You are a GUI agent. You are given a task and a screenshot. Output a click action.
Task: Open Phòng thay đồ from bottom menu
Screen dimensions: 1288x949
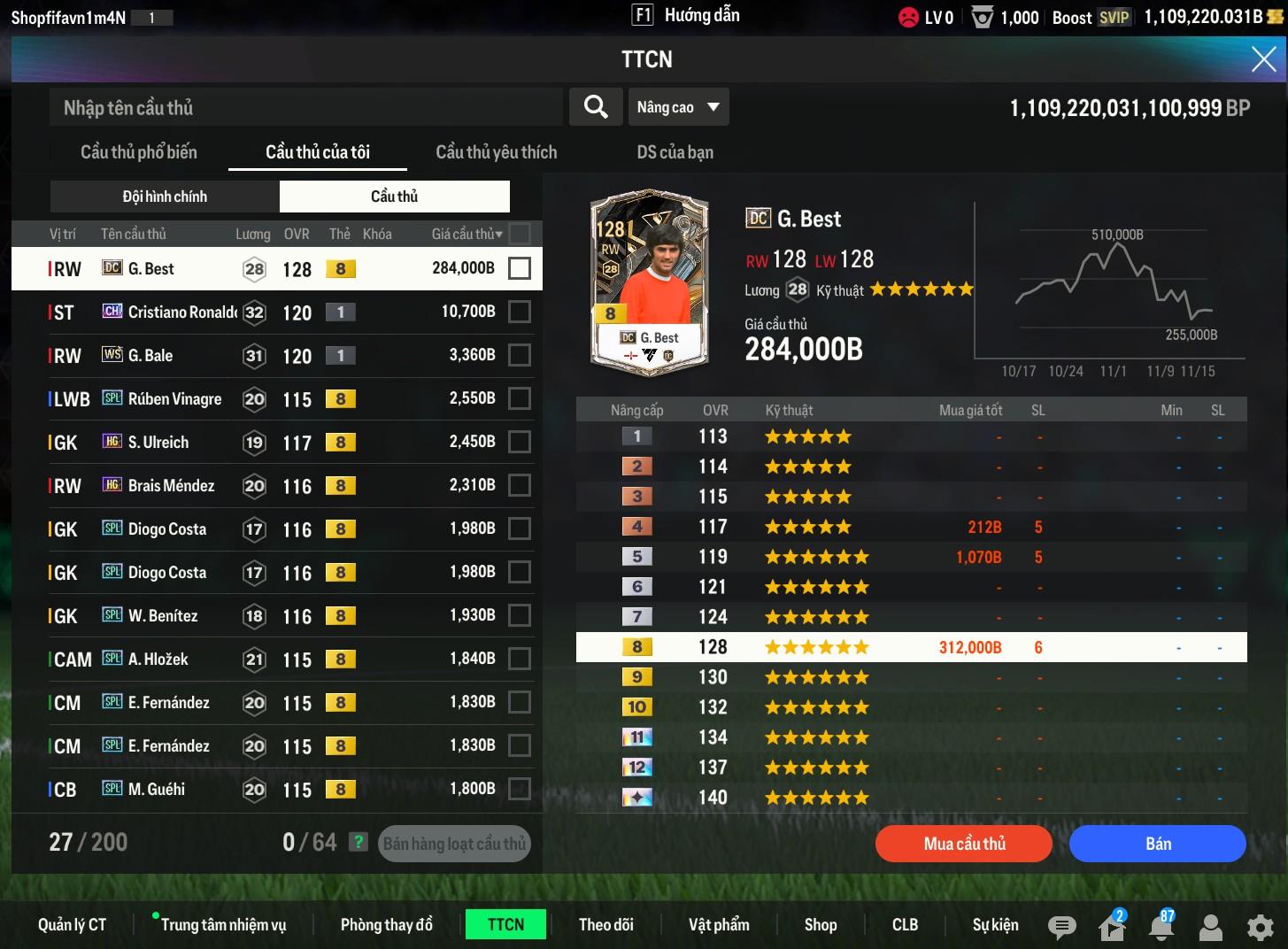coord(387,925)
